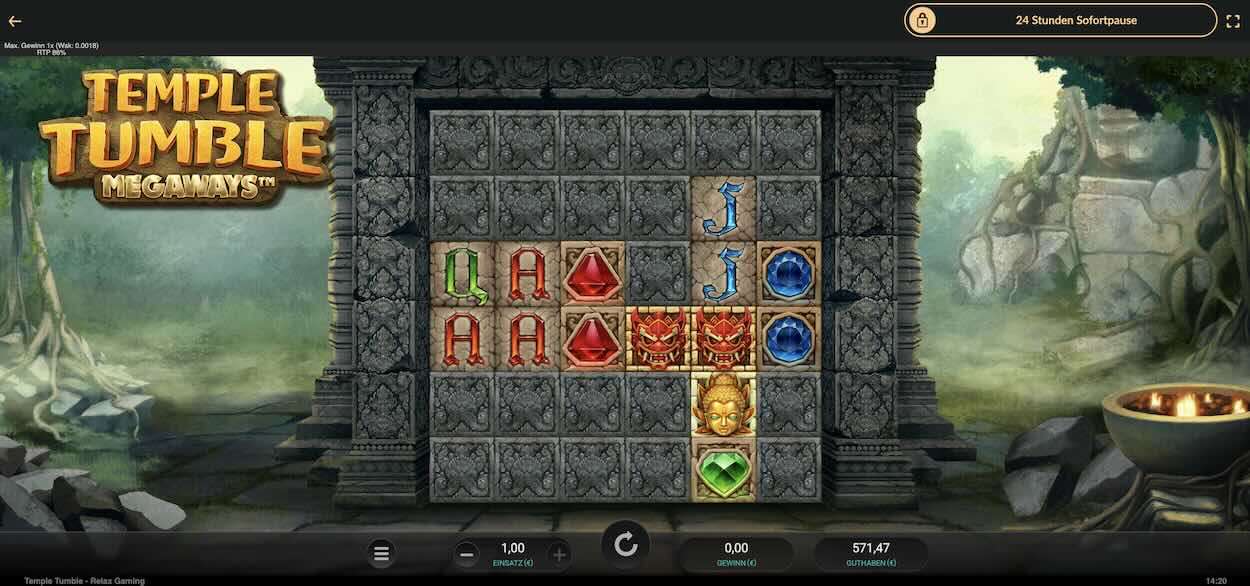This screenshot has height=586, width=1250.
Task: Spin the reels with the circular arrow button
Action: 626,545
